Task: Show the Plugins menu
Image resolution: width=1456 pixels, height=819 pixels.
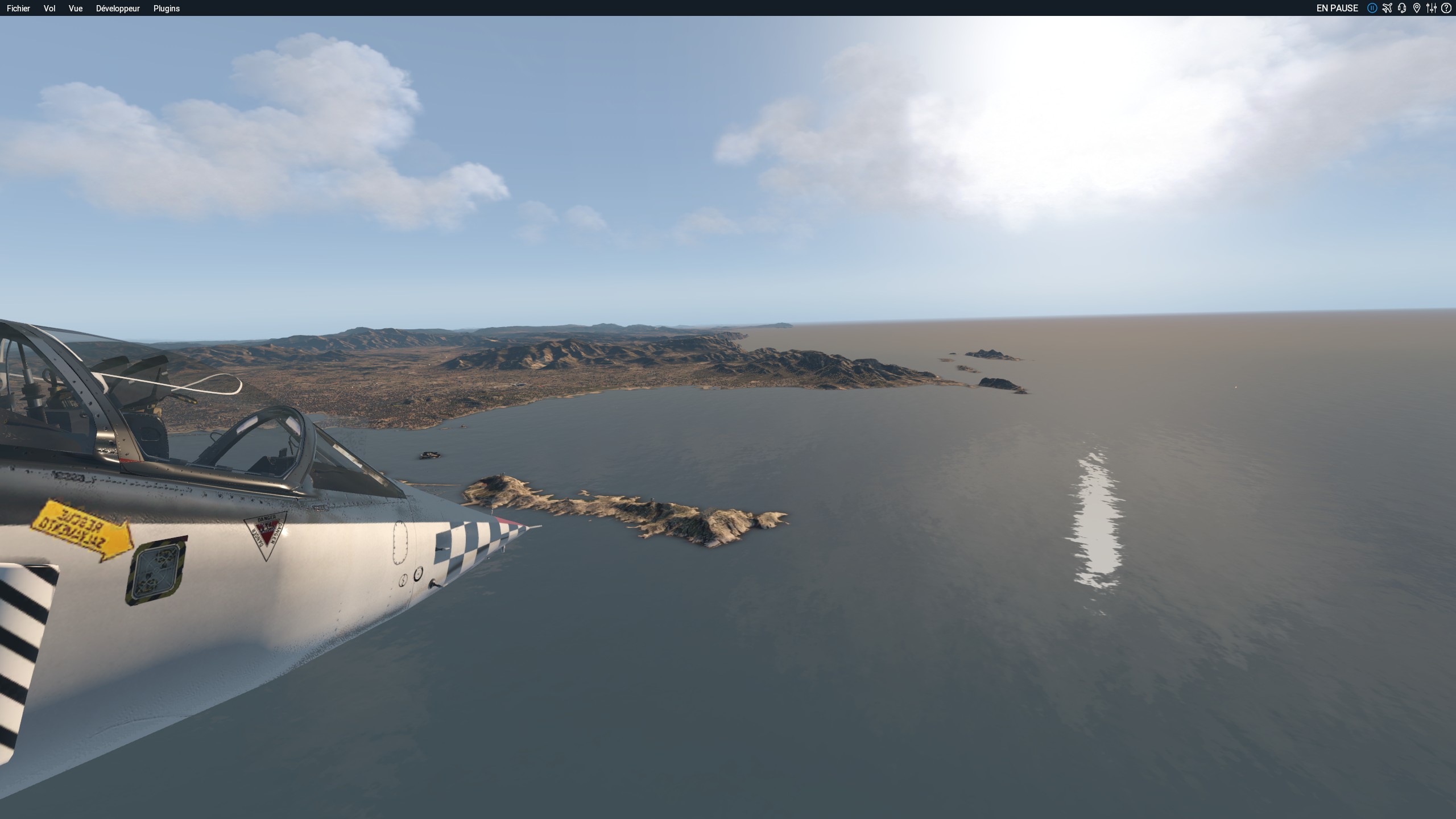Action: pyautogui.click(x=167, y=9)
